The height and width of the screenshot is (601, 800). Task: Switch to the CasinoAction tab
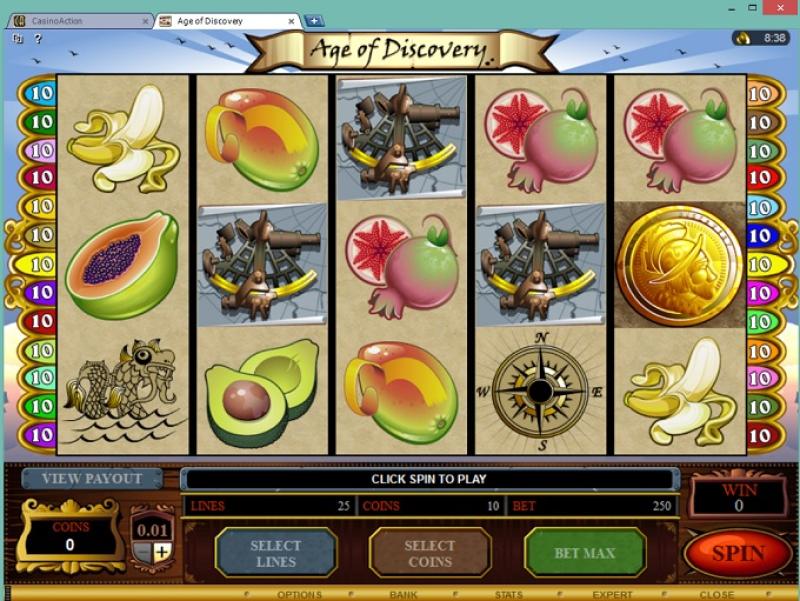[75, 21]
